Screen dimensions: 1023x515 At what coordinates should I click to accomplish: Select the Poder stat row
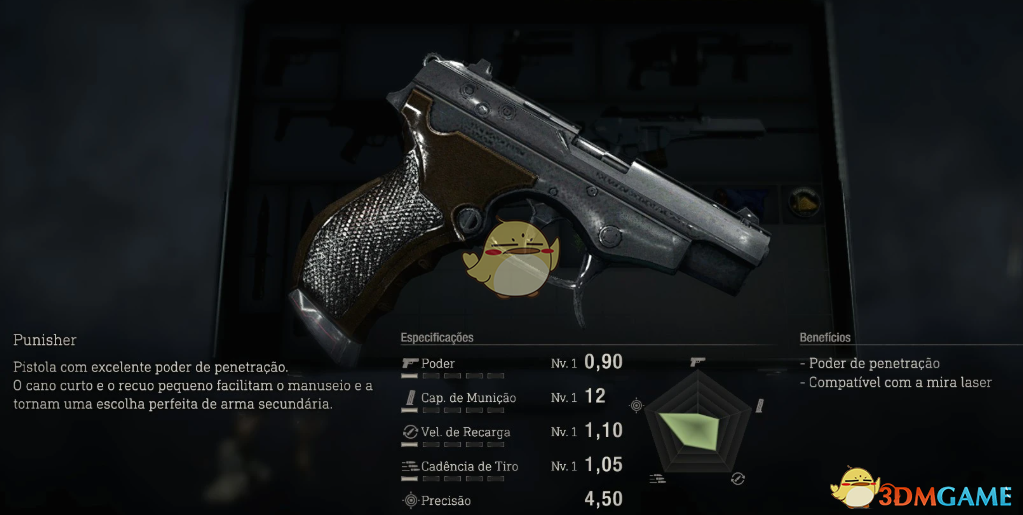(x=510, y=363)
